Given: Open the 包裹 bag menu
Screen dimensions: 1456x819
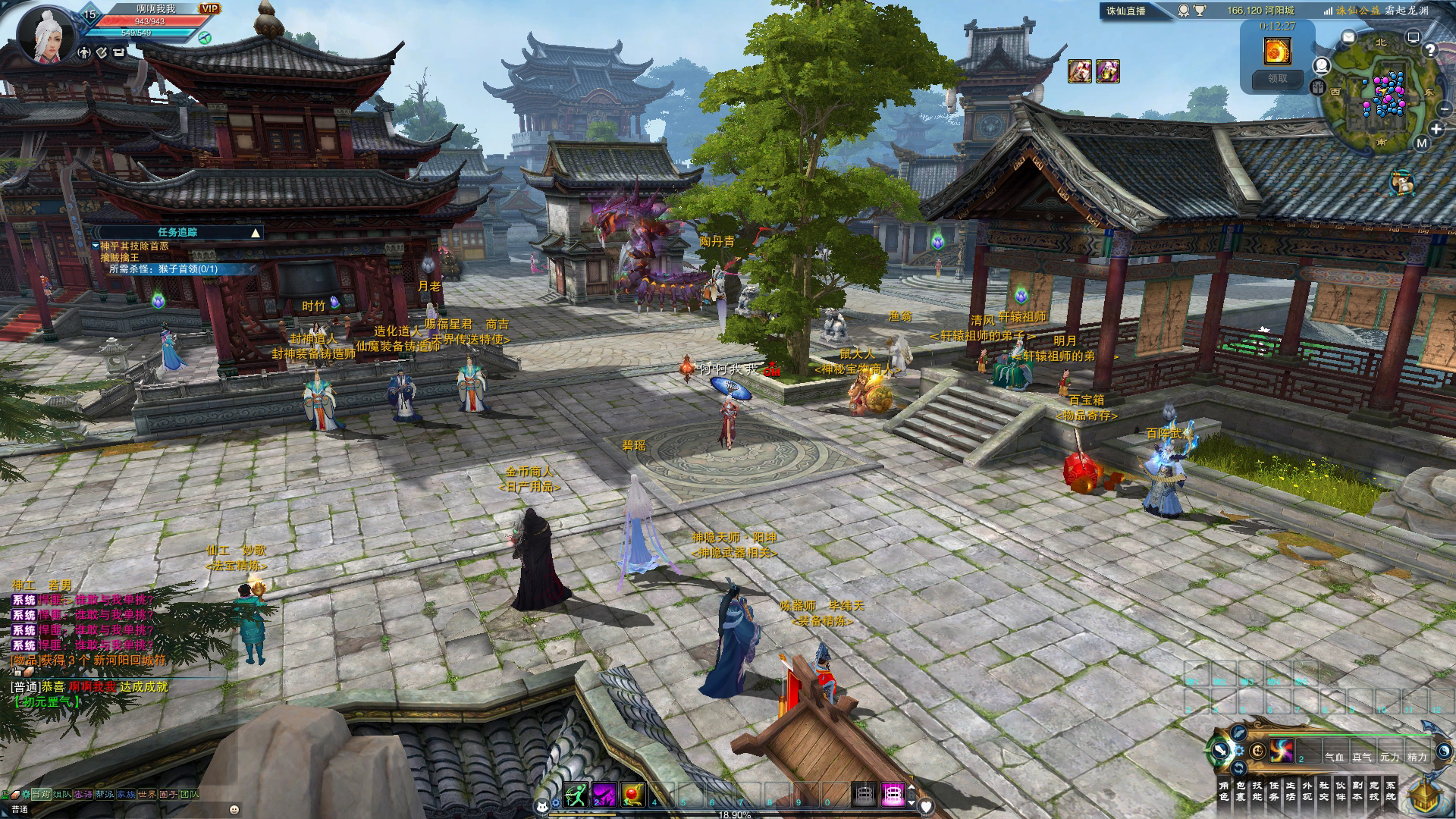Looking at the screenshot, I should [1241, 791].
